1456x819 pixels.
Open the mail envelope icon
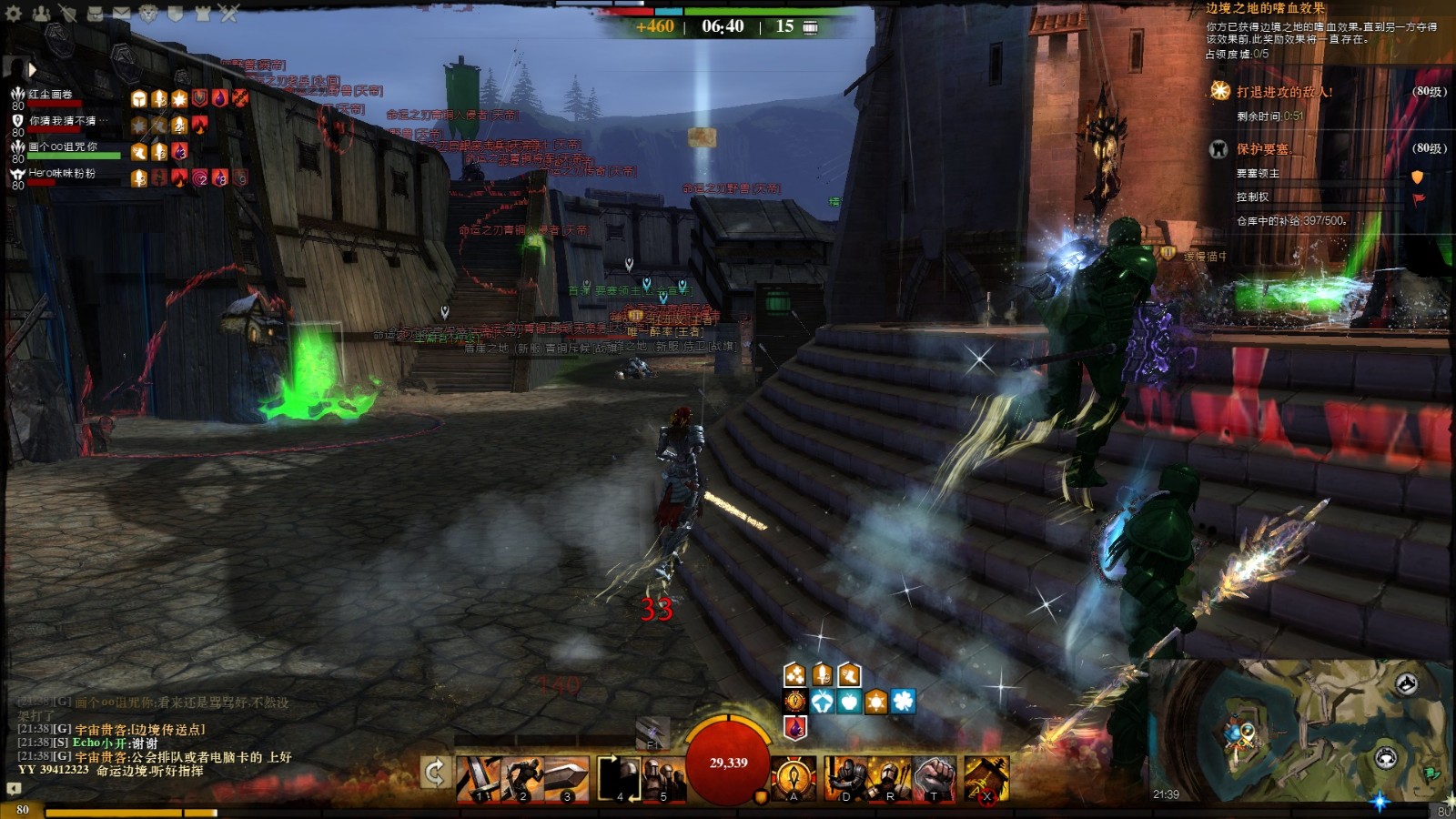click(x=121, y=14)
